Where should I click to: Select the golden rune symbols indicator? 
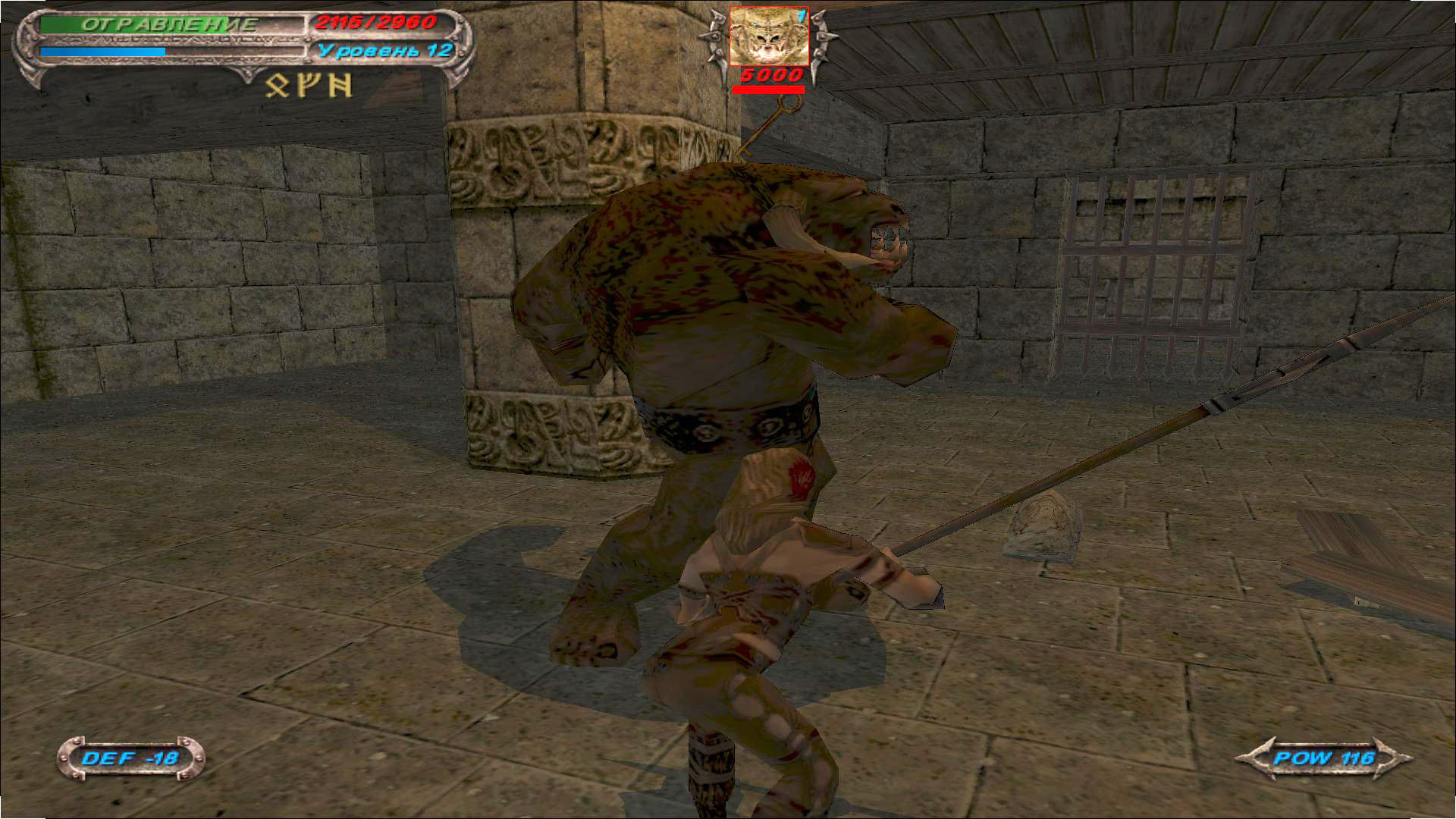[309, 86]
